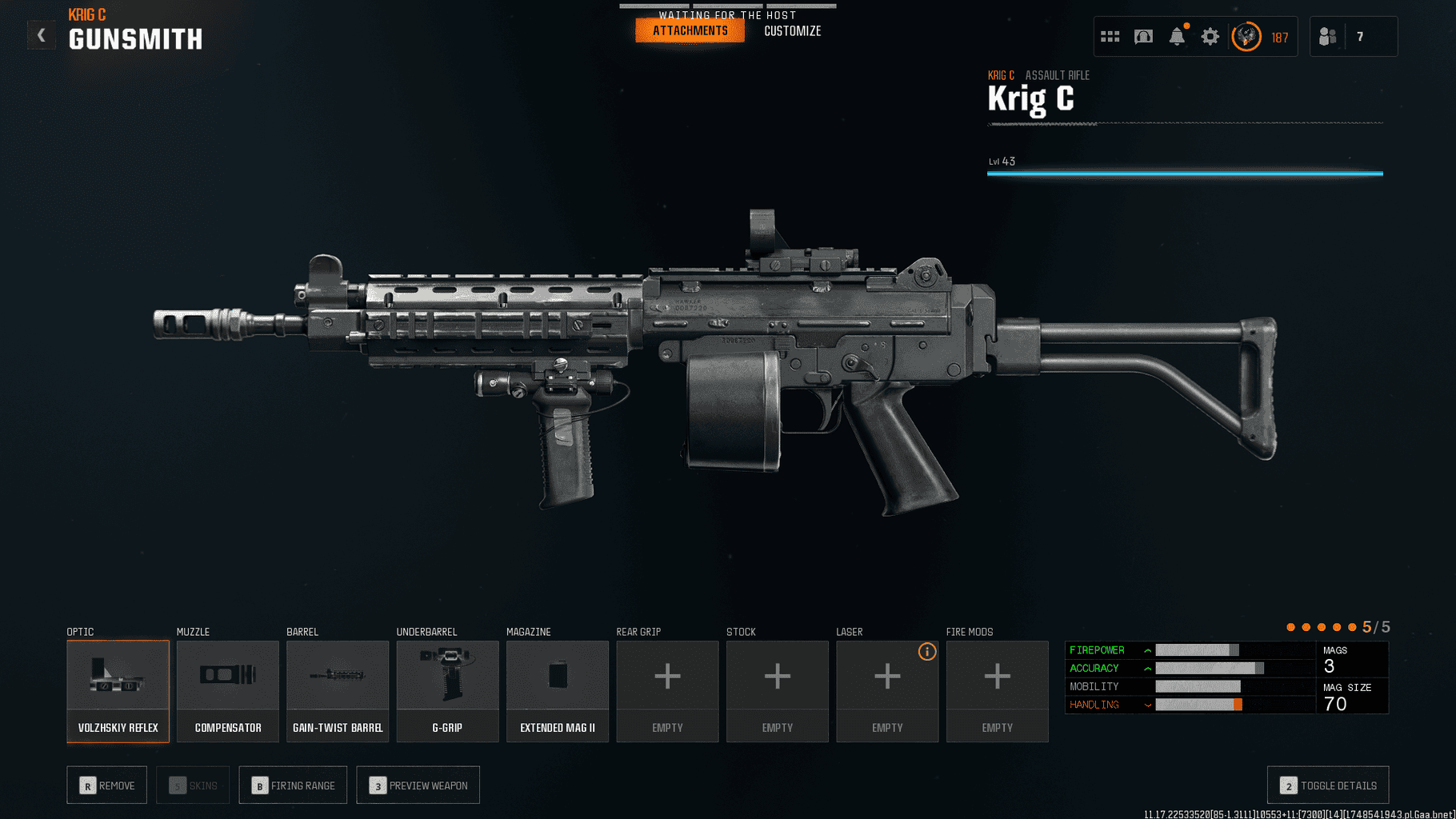Open the app grid menu icon
The image size is (1456, 819).
(1110, 35)
